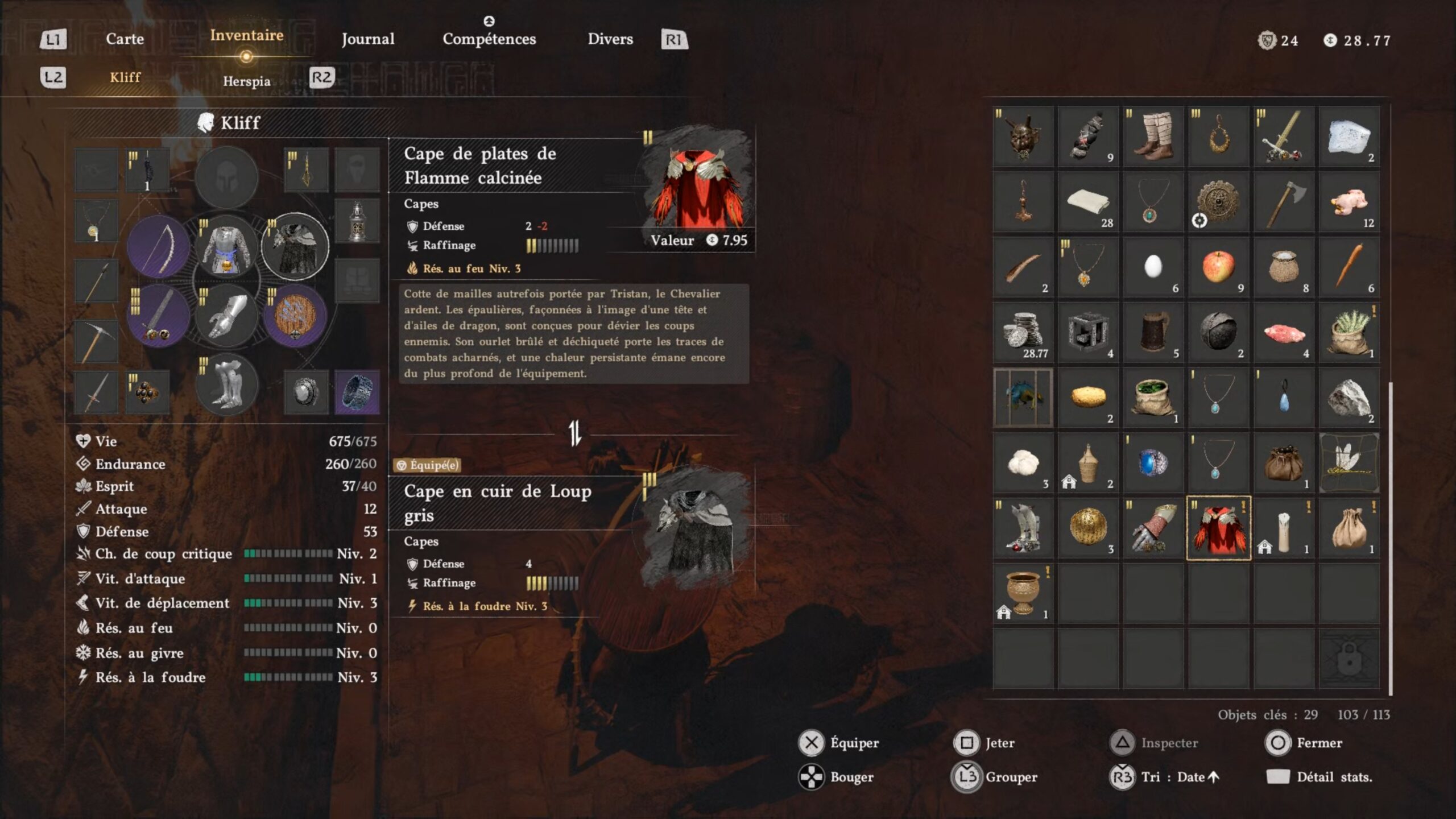Switch to the Carte tab
This screenshot has width=1456, height=819.
pos(125,39)
